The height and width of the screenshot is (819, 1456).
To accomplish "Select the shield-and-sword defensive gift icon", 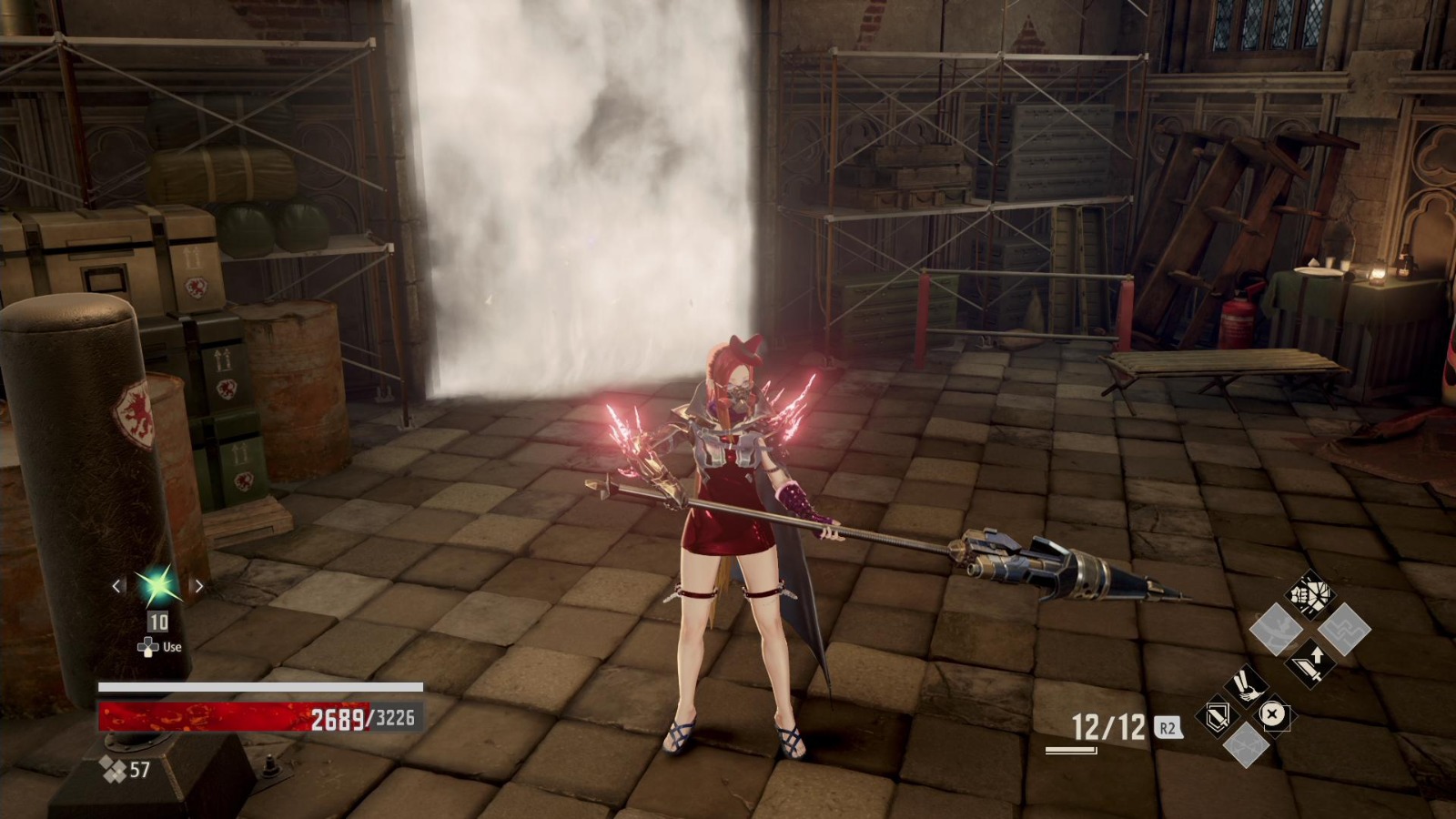I will pyautogui.click(x=1216, y=716).
